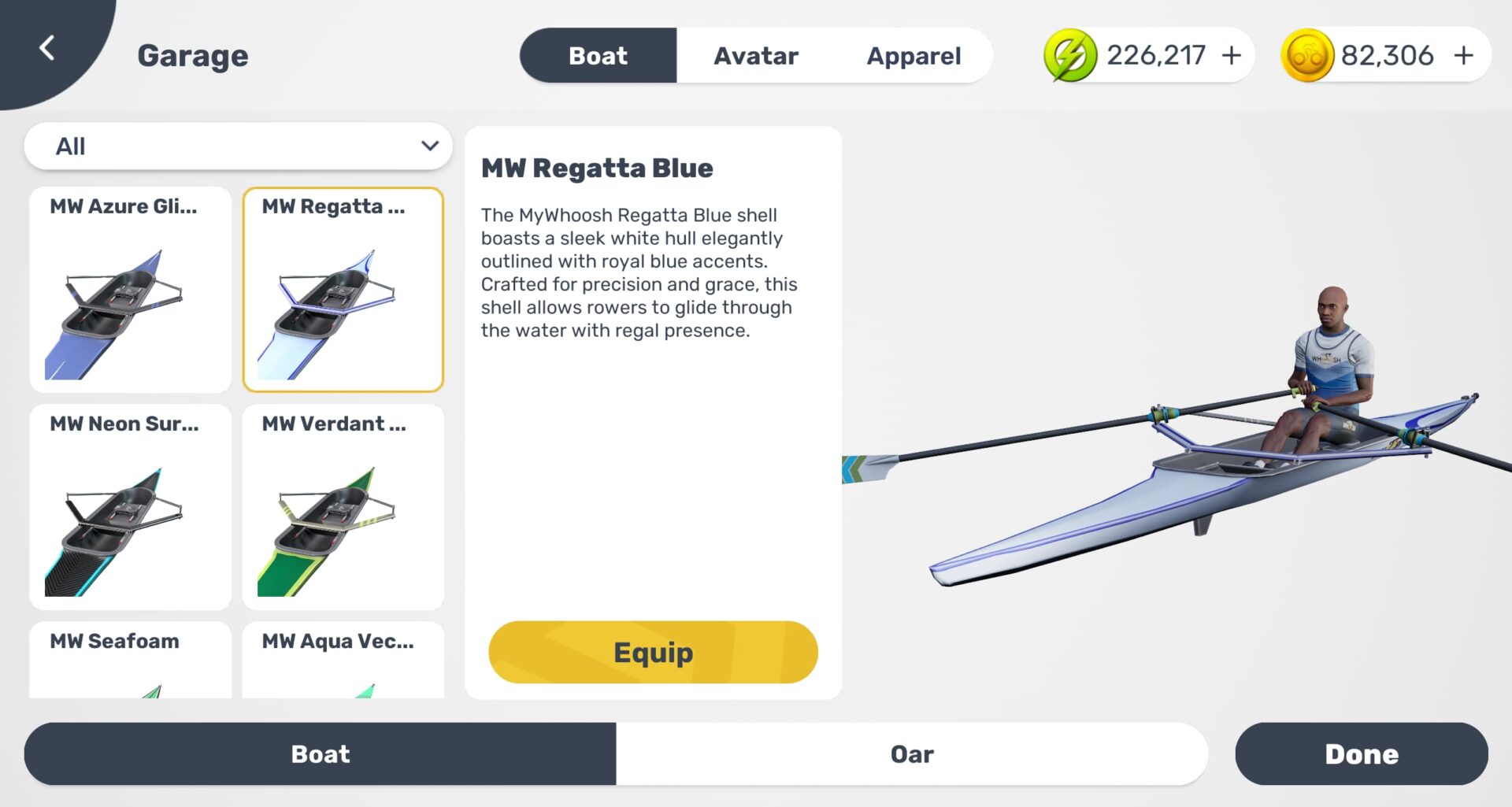Switch customization back to Boat
This screenshot has width=1512, height=807.
pos(319,753)
